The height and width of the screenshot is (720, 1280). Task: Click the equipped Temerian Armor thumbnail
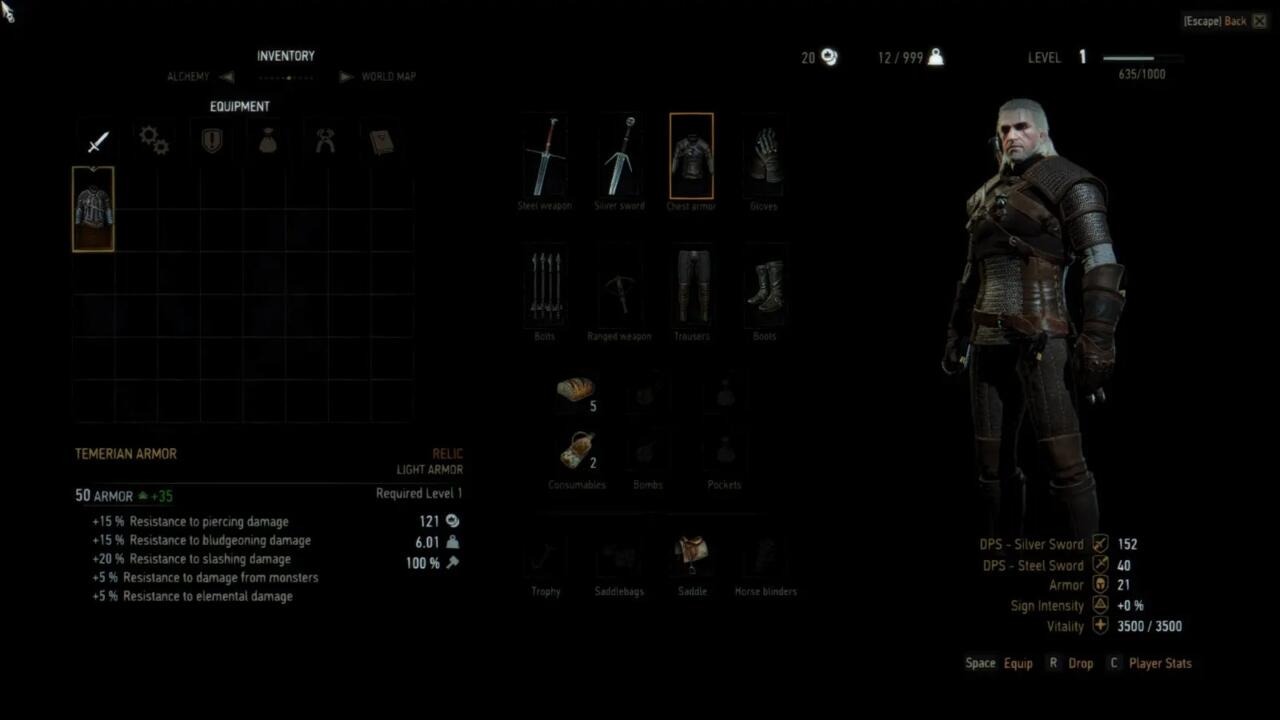click(93, 209)
